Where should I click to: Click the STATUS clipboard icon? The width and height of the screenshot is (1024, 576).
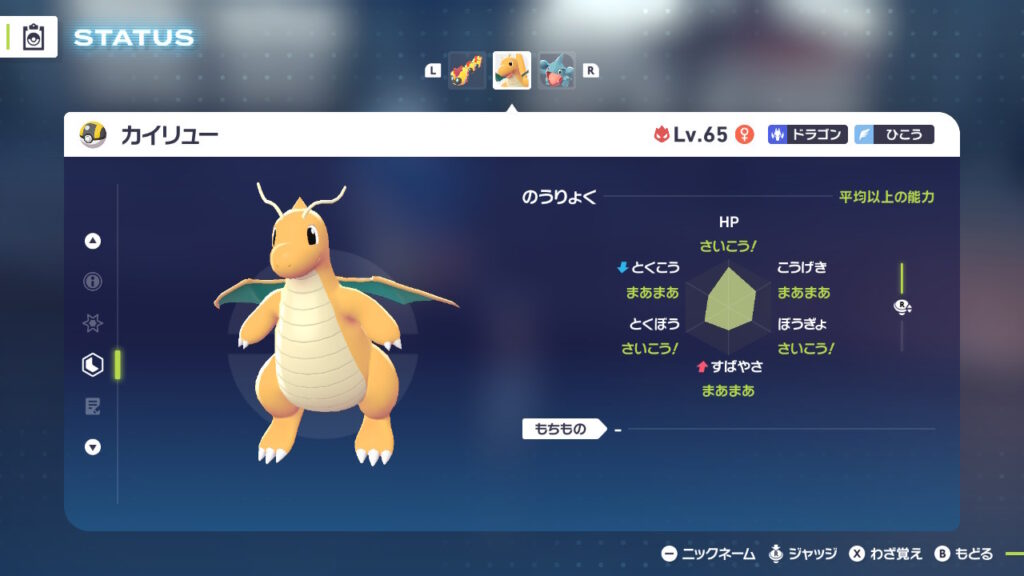(34, 37)
